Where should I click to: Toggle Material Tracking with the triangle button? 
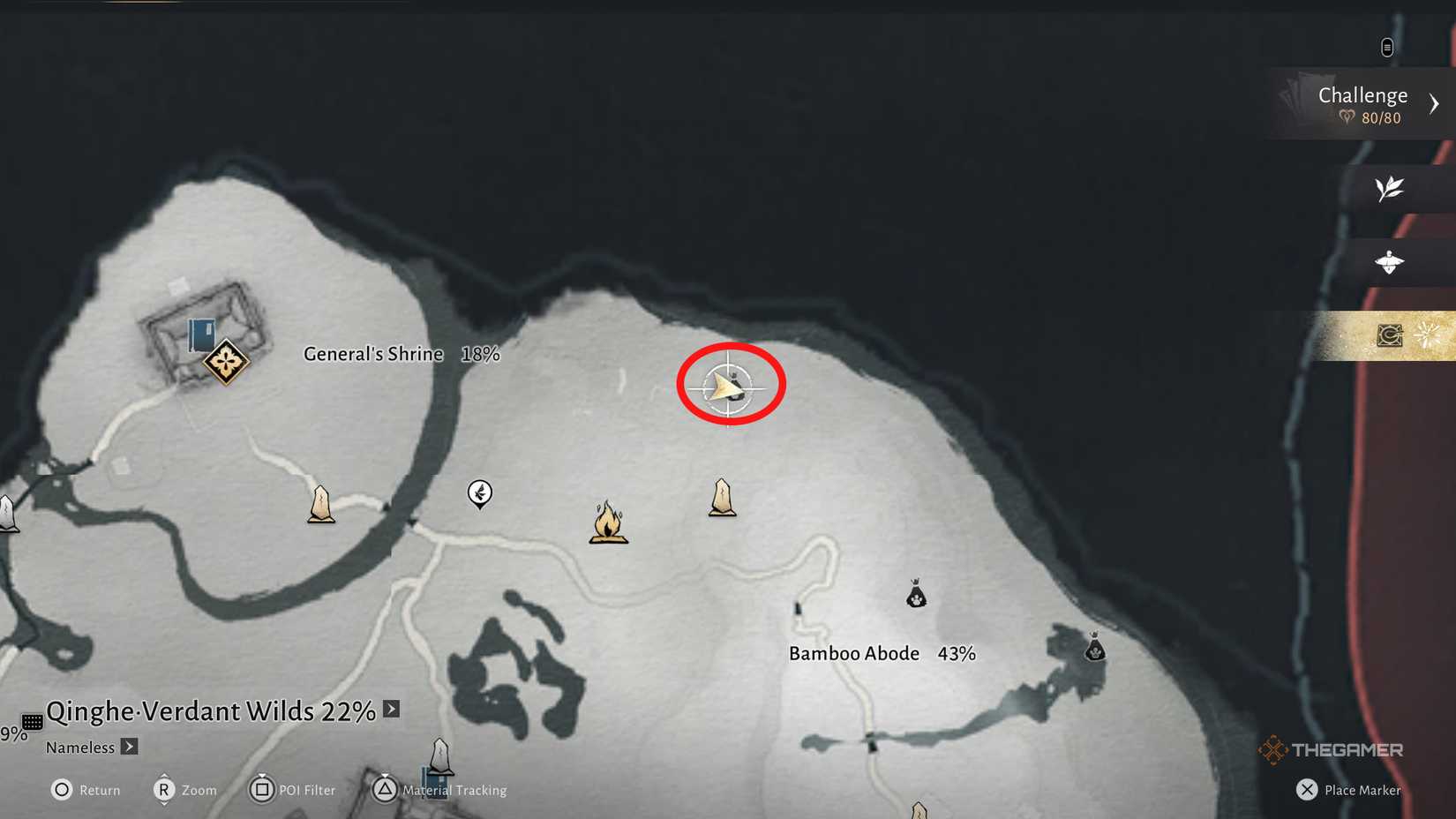tap(385, 790)
